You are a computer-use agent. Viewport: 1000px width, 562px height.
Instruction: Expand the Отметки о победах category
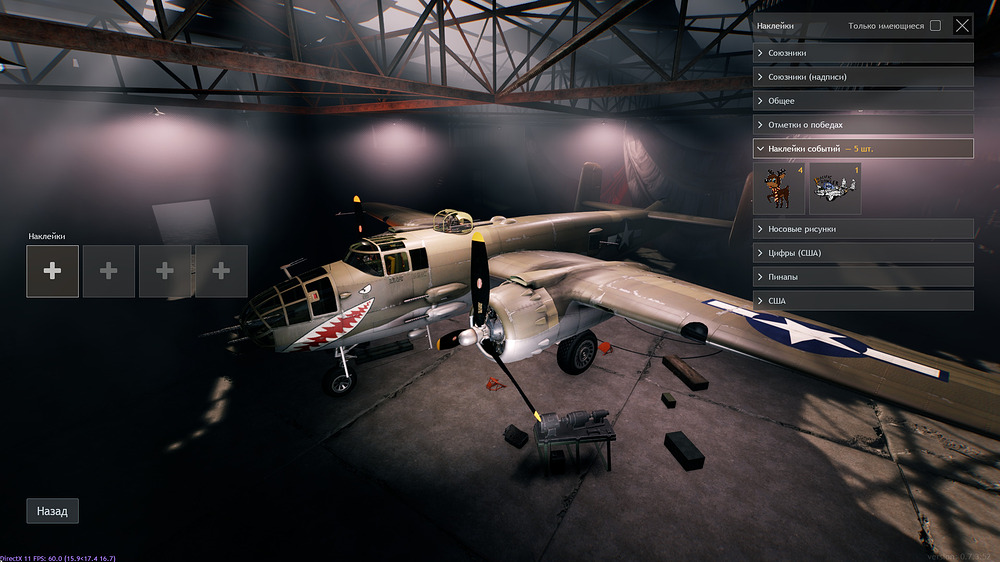862,125
